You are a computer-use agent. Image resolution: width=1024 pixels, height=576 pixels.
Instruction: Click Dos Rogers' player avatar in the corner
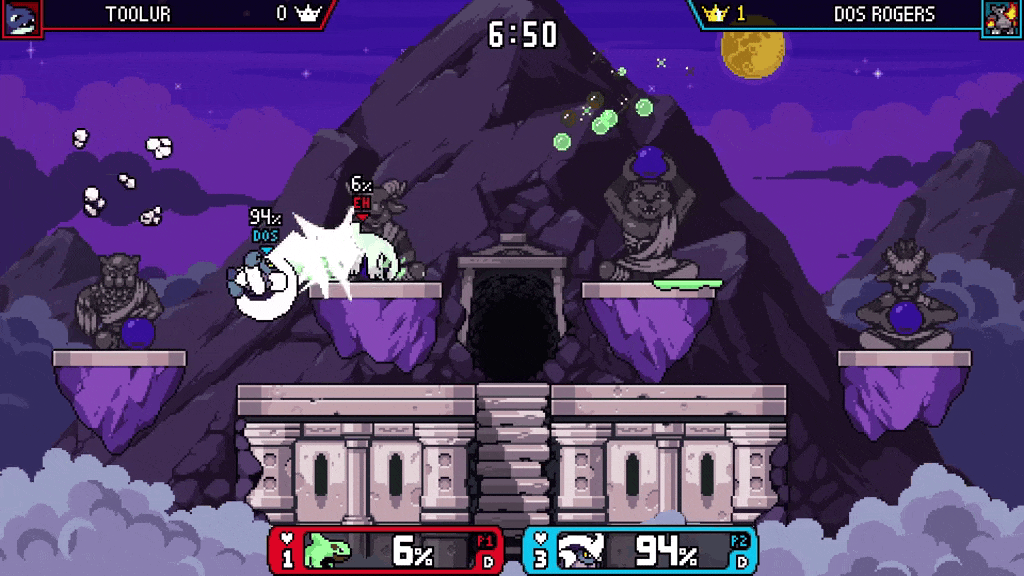point(1002,18)
